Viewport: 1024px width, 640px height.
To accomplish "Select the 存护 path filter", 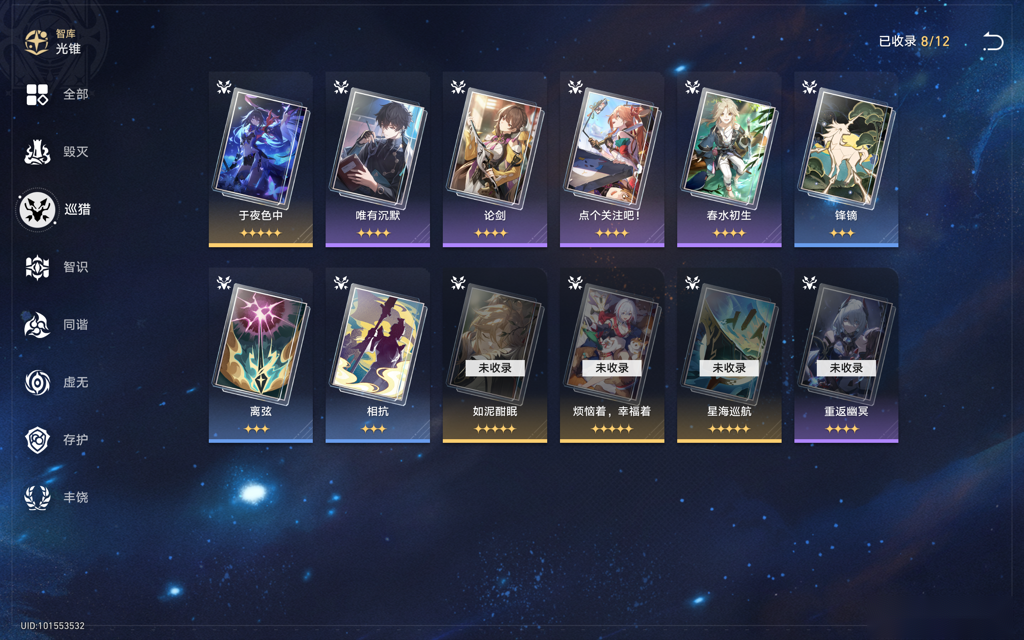I will 57,440.
